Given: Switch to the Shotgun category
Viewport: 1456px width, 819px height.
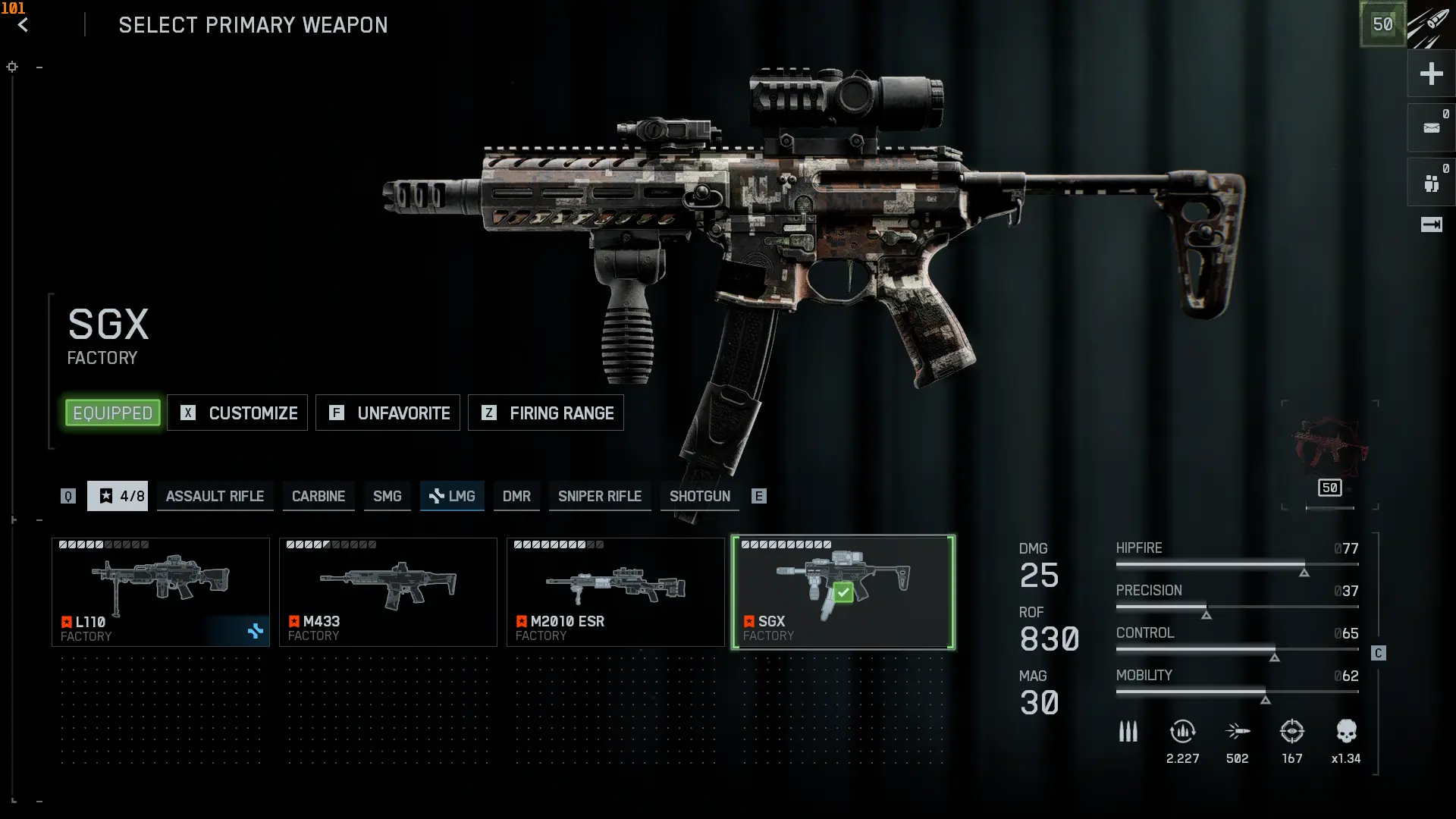Looking at the screenshot, I should [x=699, y=496].
